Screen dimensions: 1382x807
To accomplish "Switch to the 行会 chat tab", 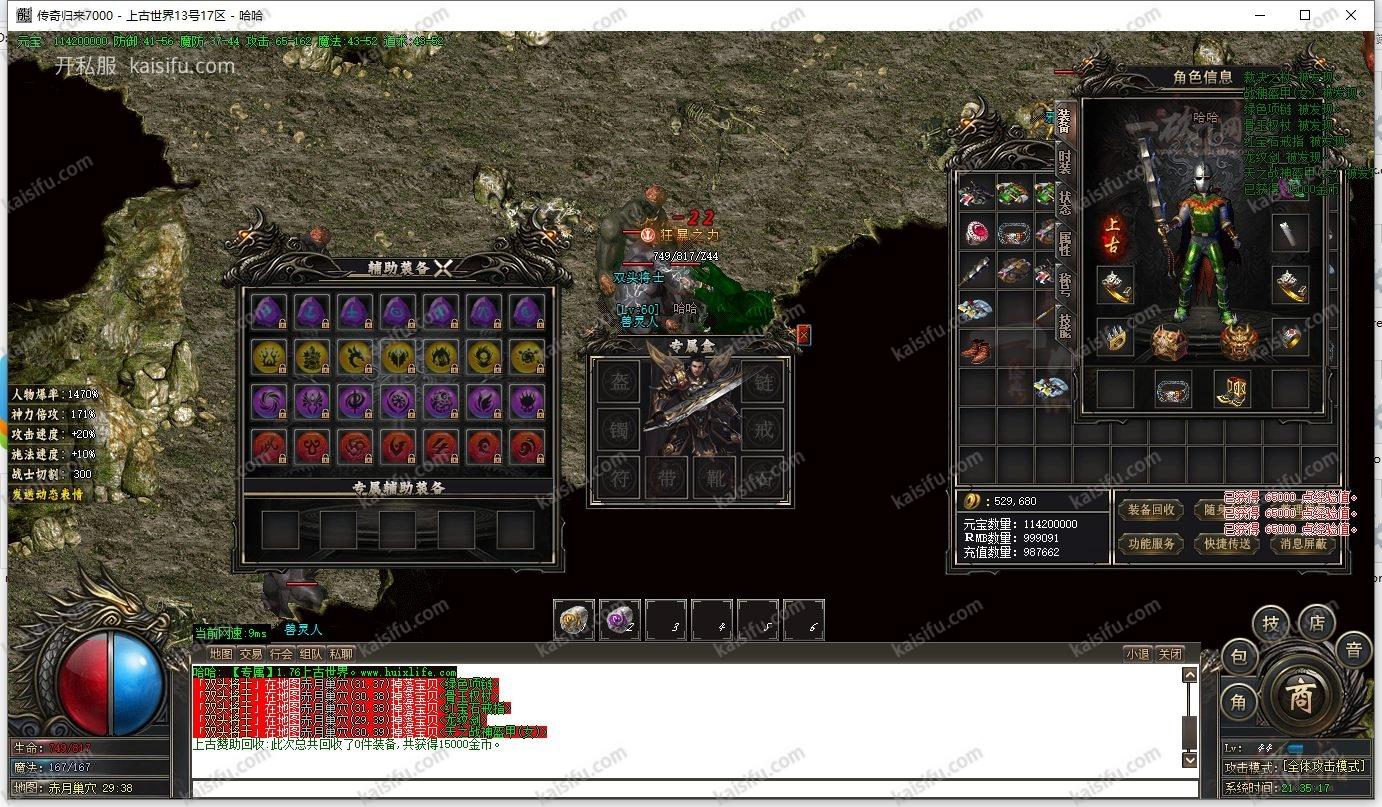I will point(282,654).
